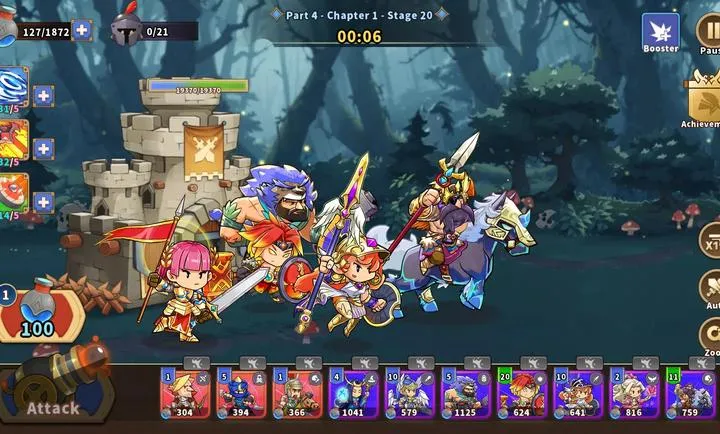Deploy the hero card costing 304
Viewport: 720px width, 434px height.
coord(185,393)
